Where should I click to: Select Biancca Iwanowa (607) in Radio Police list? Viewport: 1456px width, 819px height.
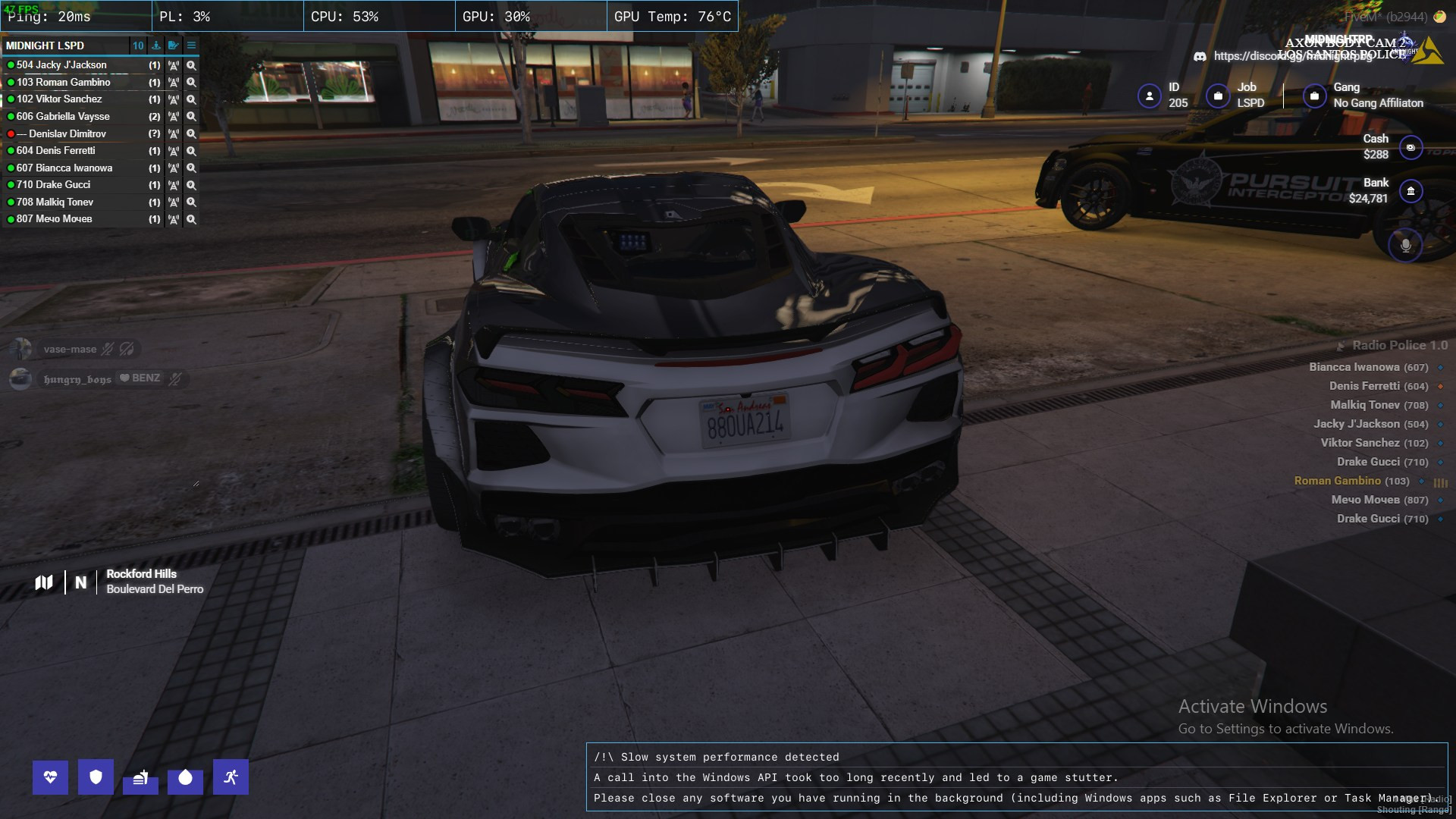1368,367
